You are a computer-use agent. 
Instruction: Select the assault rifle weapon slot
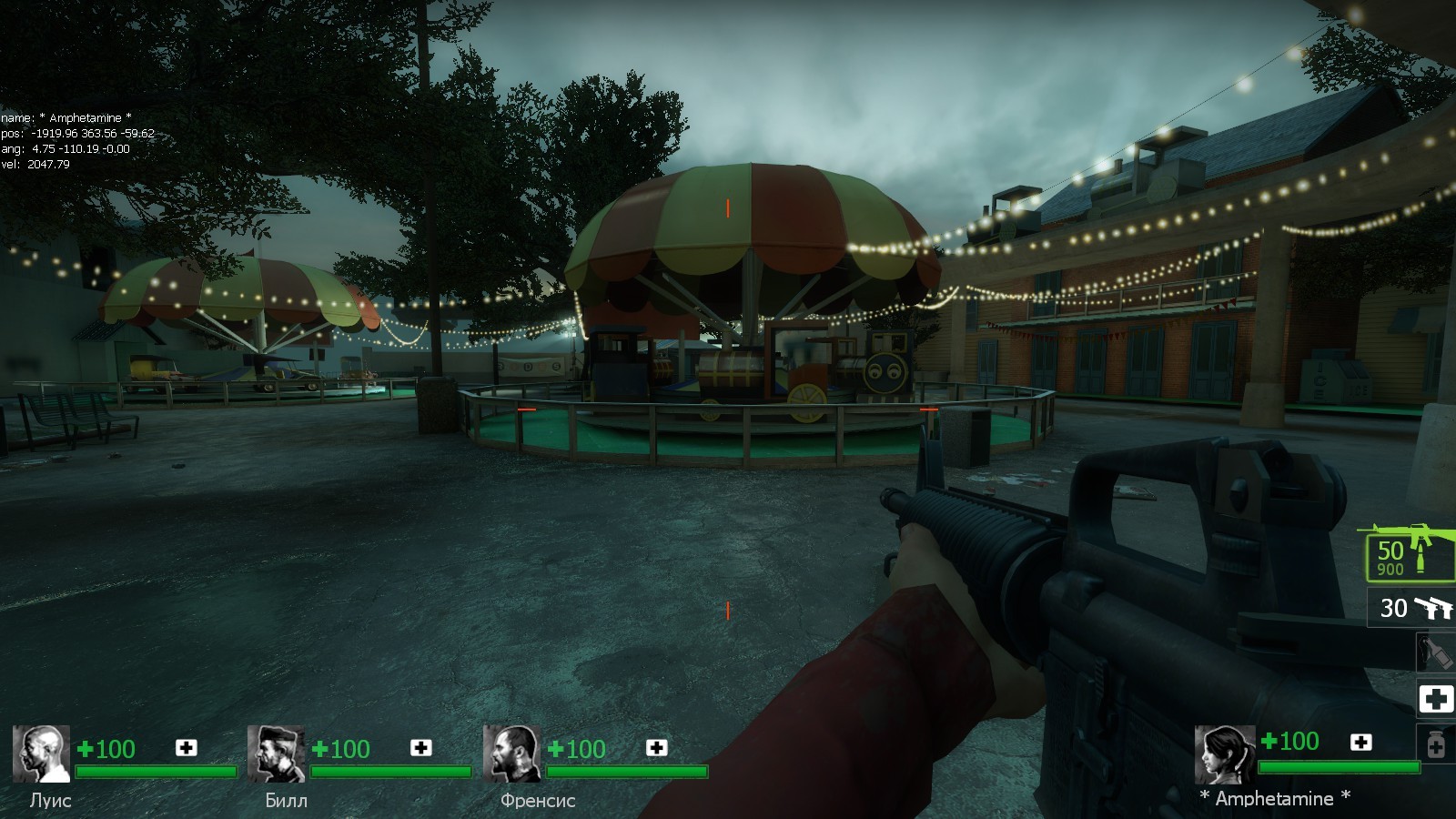pos(1407,553)
